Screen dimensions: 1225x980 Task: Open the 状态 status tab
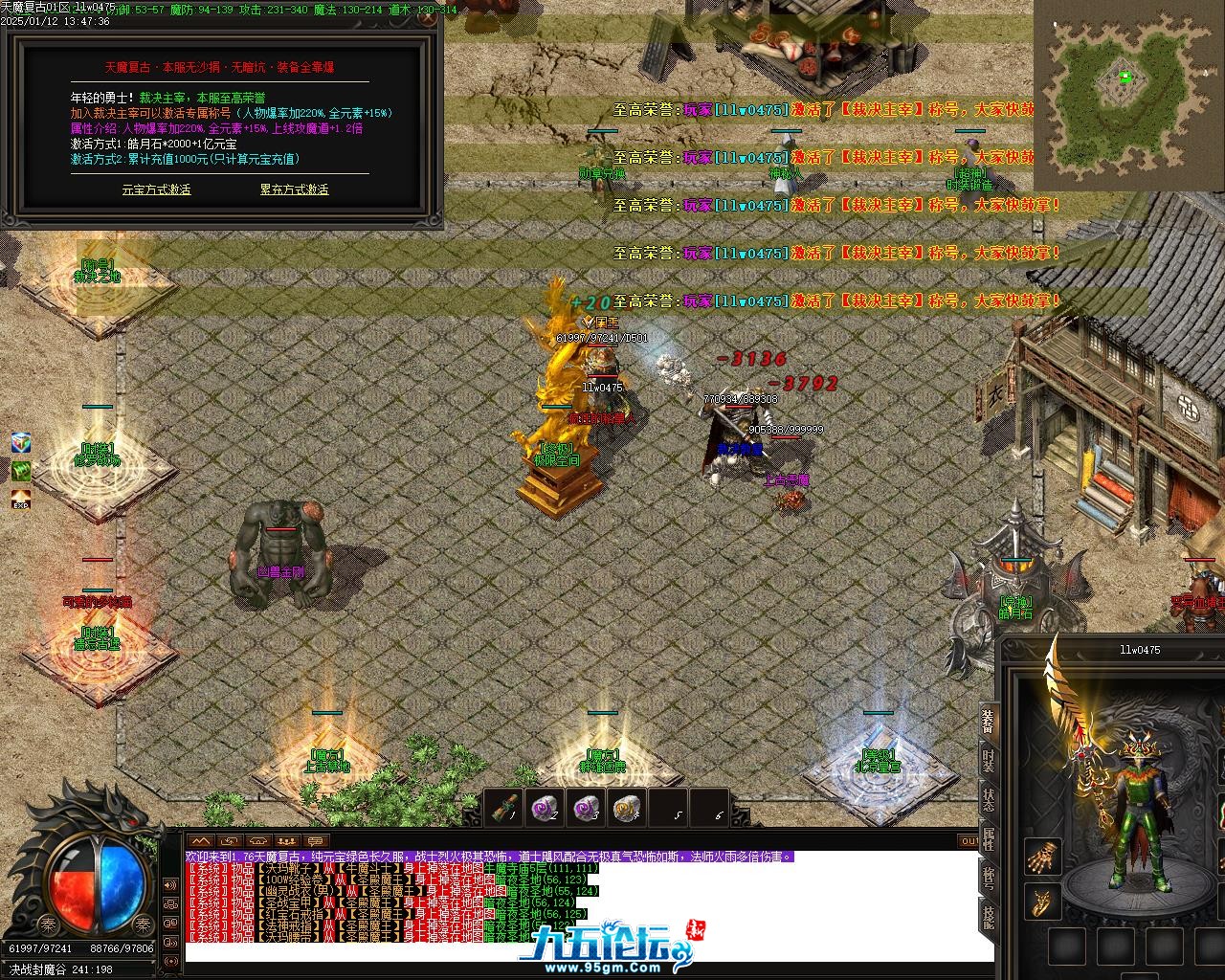988,802
